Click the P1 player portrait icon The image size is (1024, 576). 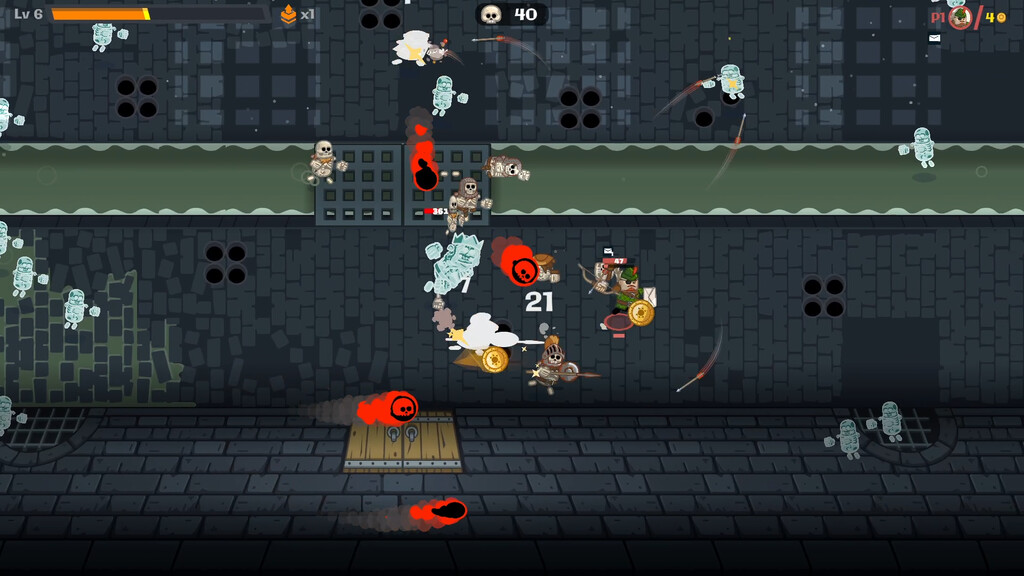960,16
